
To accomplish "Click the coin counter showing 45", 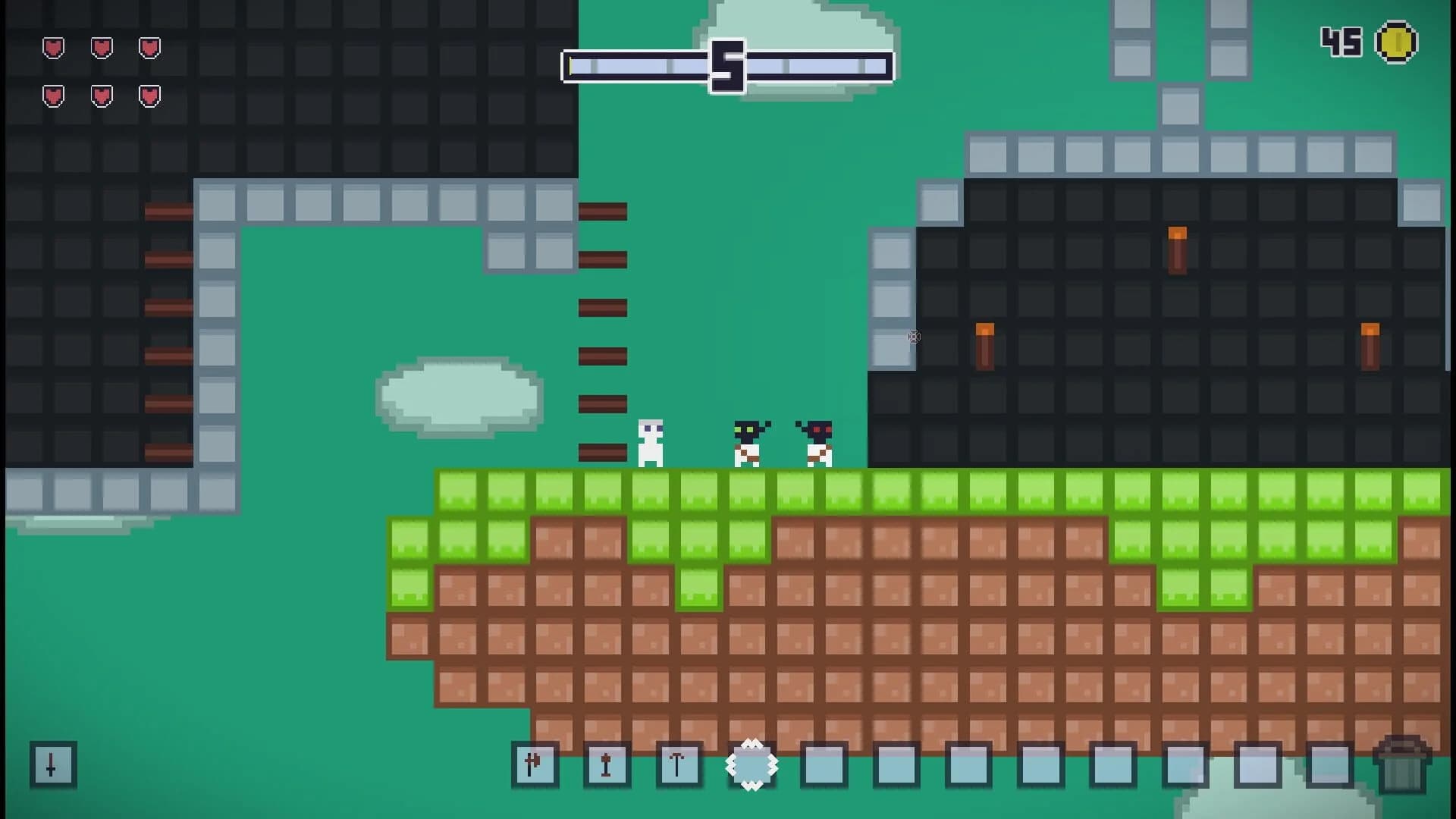I will 1341,43.
